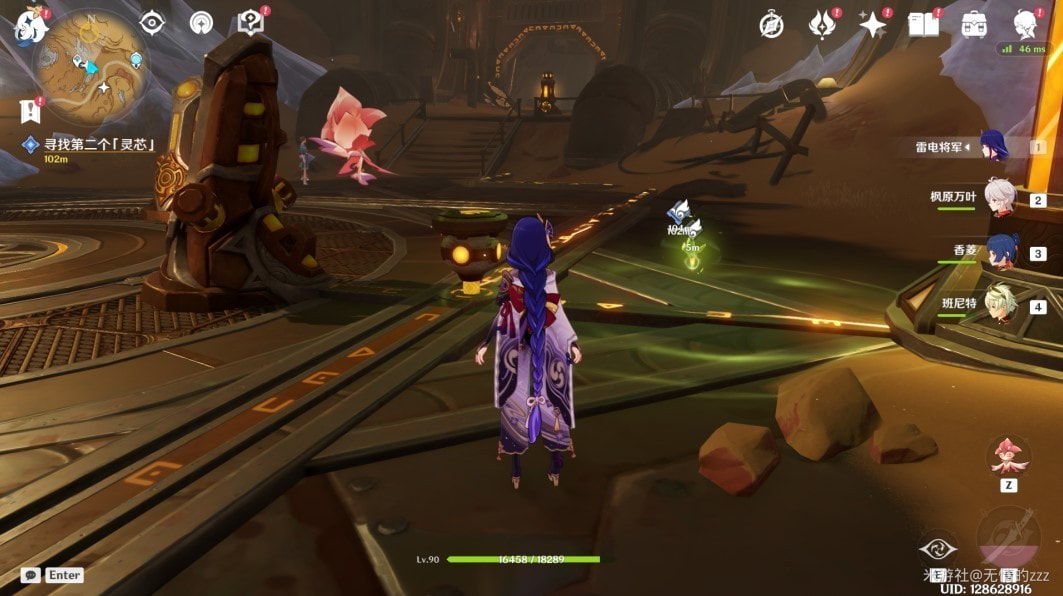This screenshot has height=596, width=1063.
Task: Open the Adventurer Handbook book icon
Action: [x=923, y=25]
